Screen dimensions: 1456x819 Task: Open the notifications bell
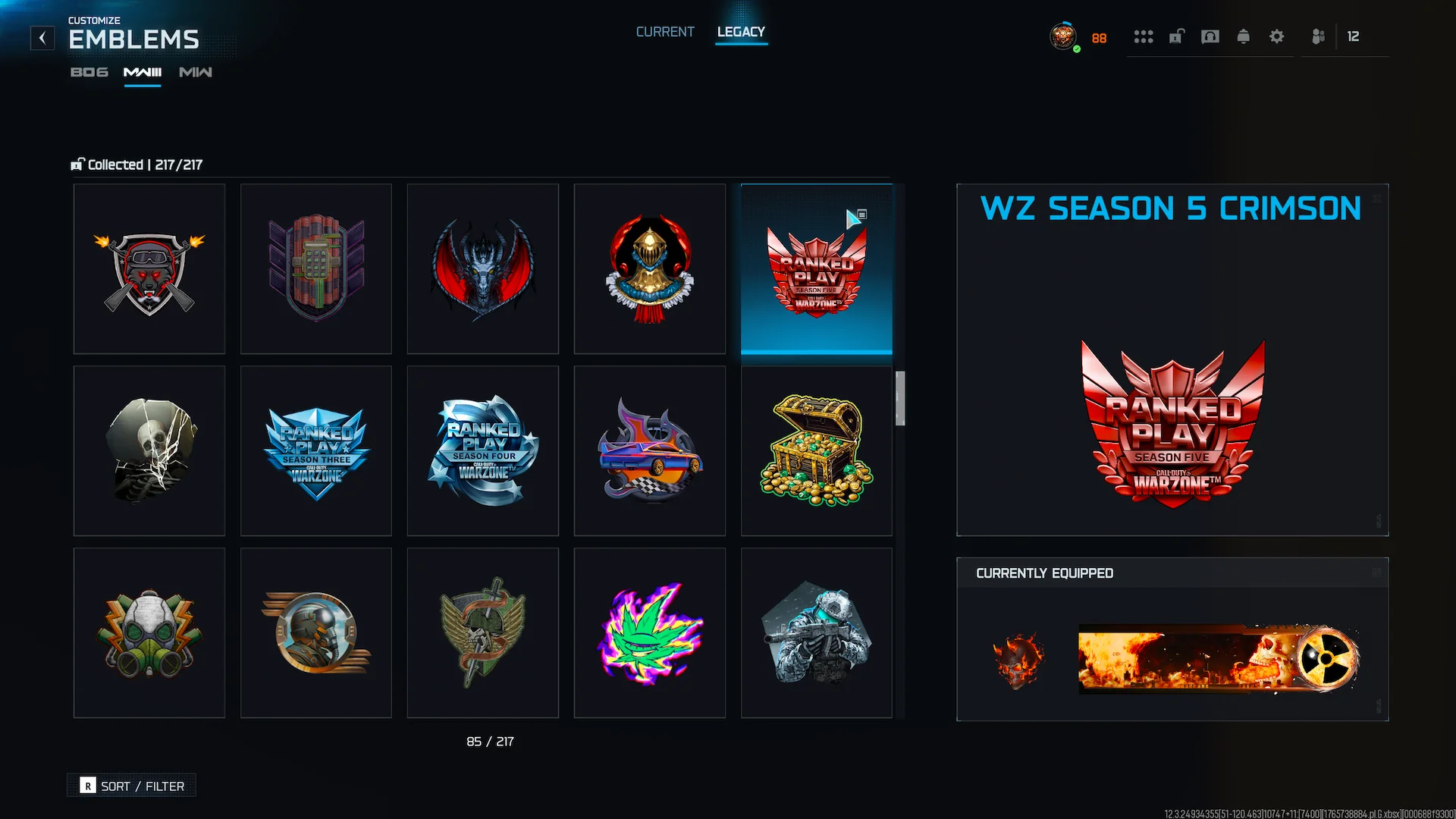pyautogui.click(x=1243, y=36)
